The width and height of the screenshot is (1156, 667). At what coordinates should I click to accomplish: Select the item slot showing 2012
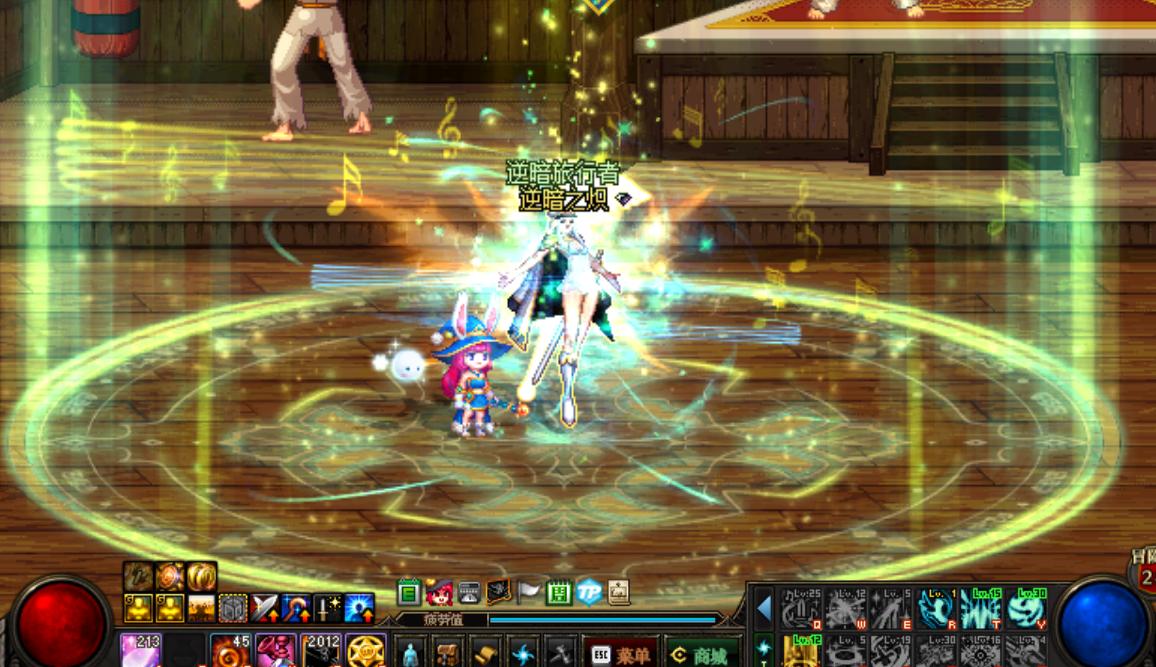tap(321, 651)
